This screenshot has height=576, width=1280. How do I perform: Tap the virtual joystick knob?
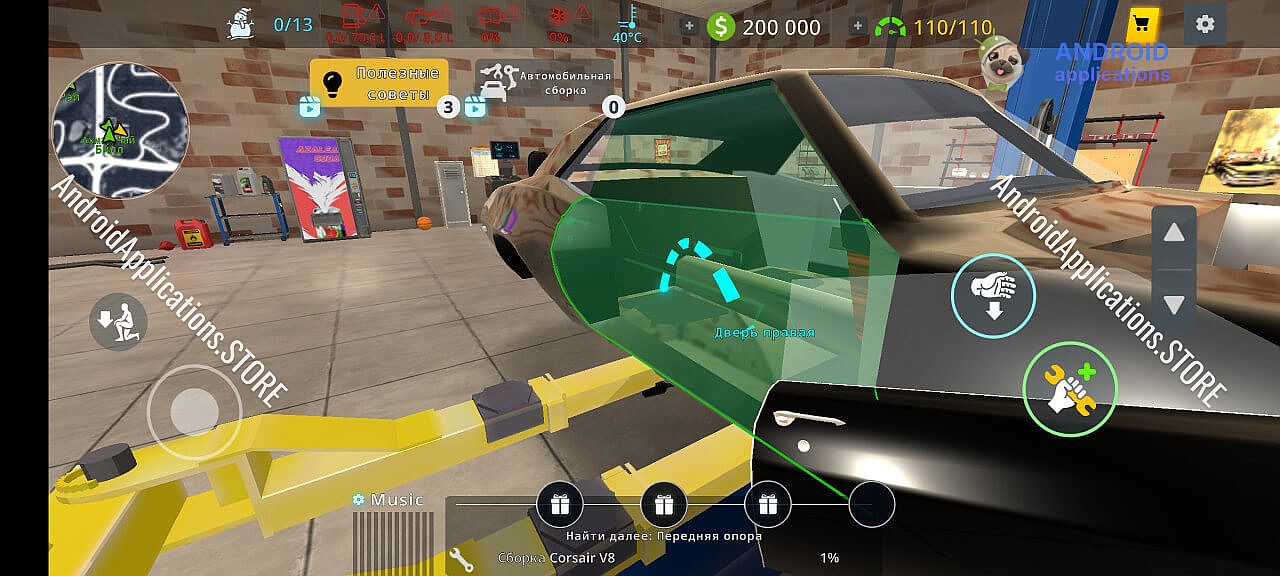click(x=195, y=411)
